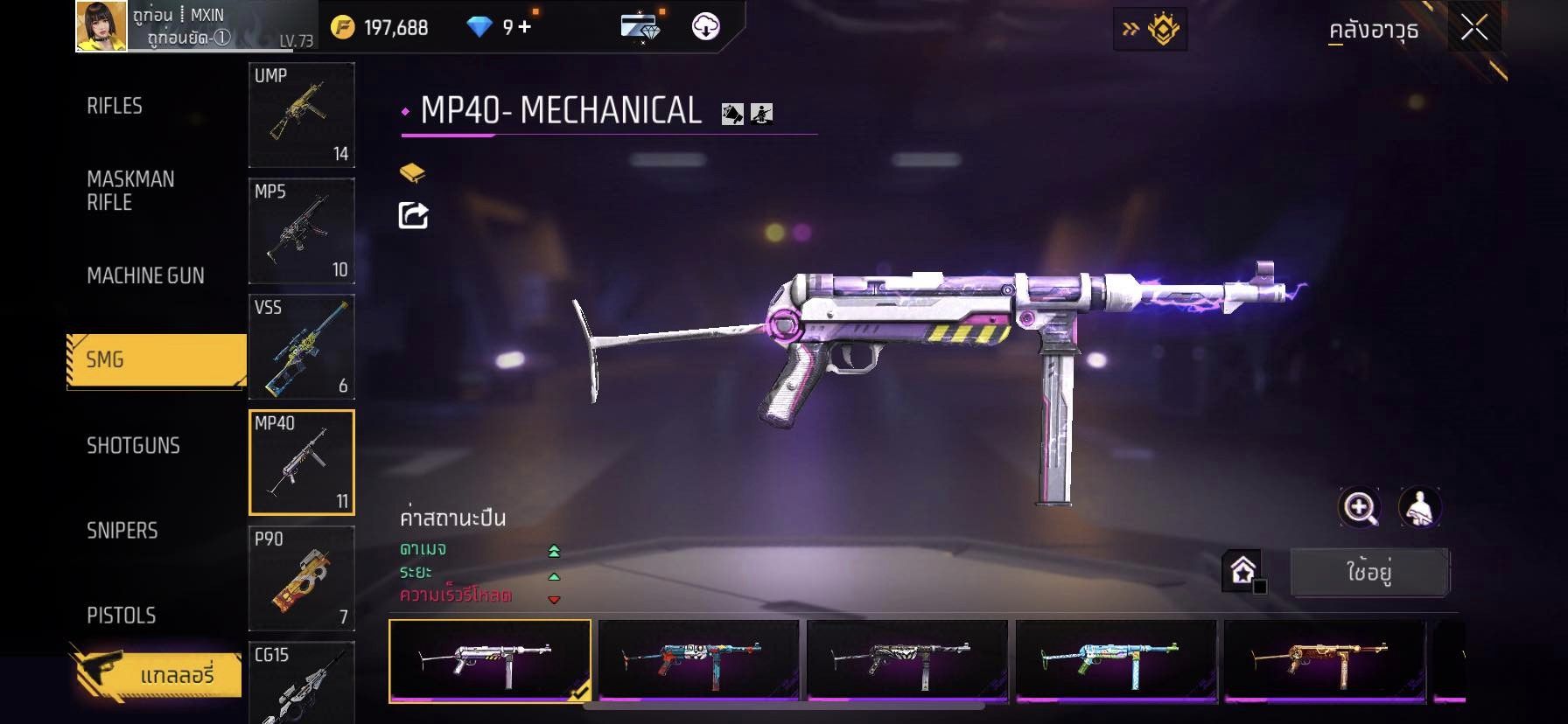Select the Machine Gun category
1568x724 pixels.
tap(145, 275)
